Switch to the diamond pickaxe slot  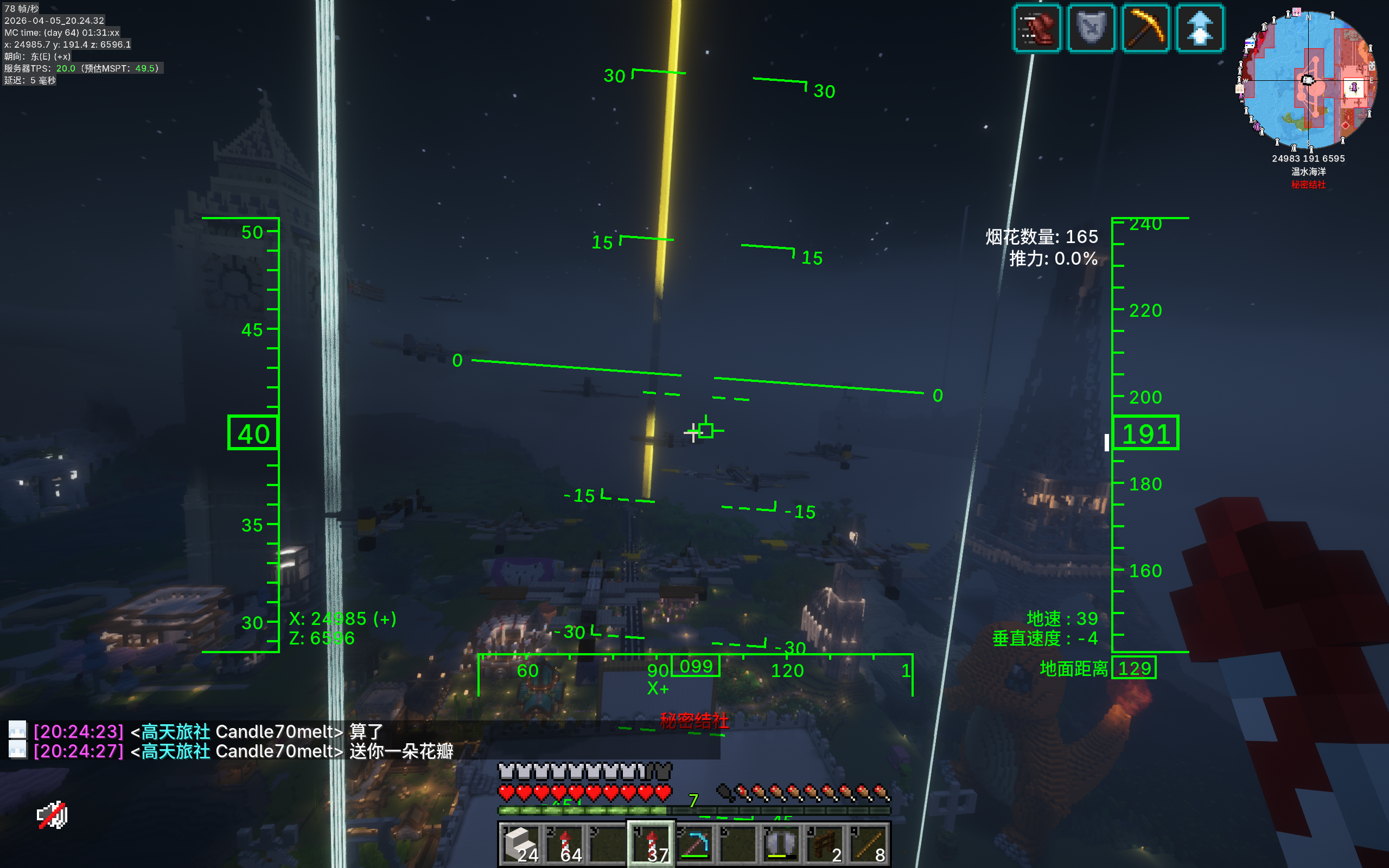[695, 843]
